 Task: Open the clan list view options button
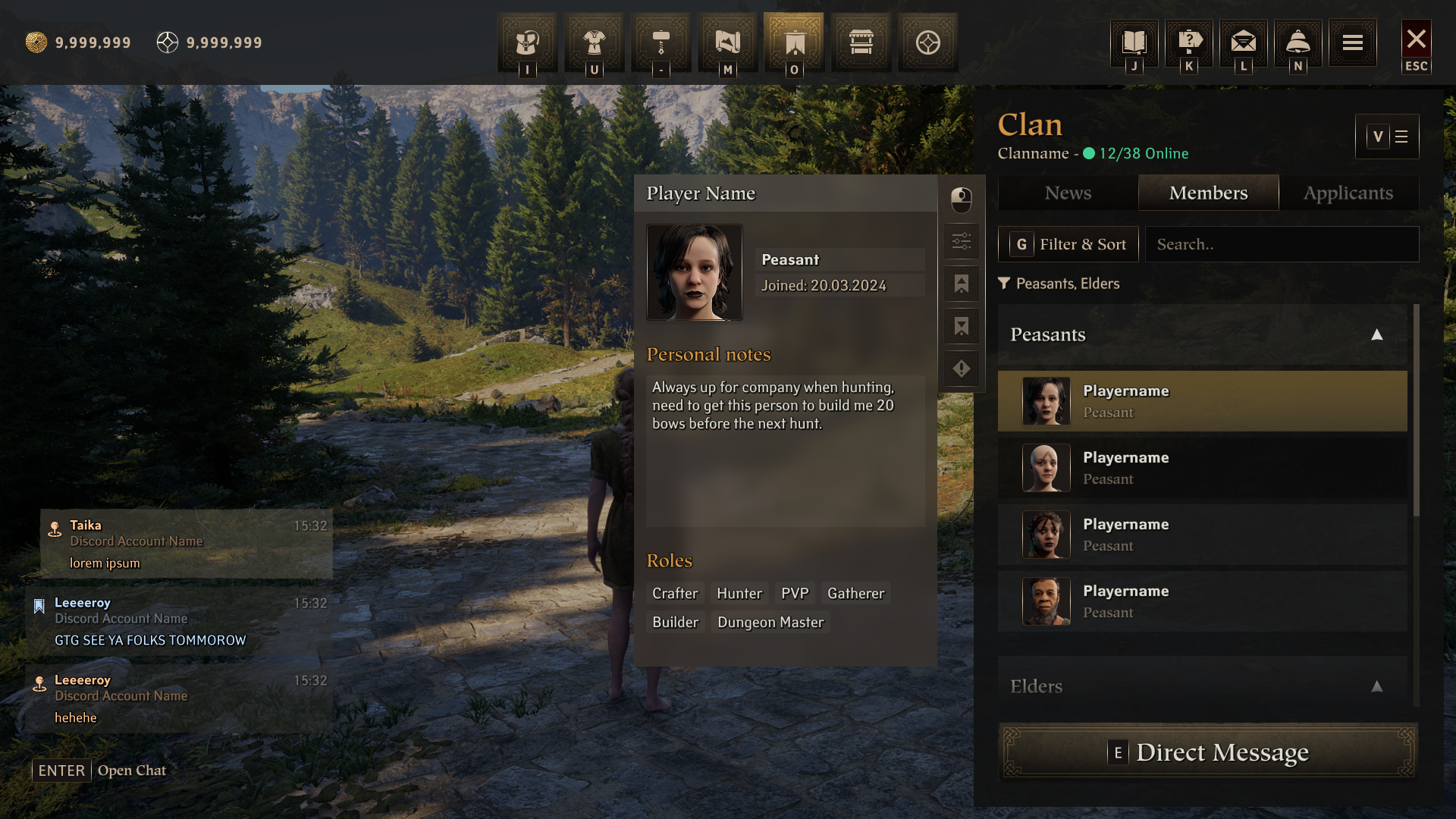[x=1387, y=136]
